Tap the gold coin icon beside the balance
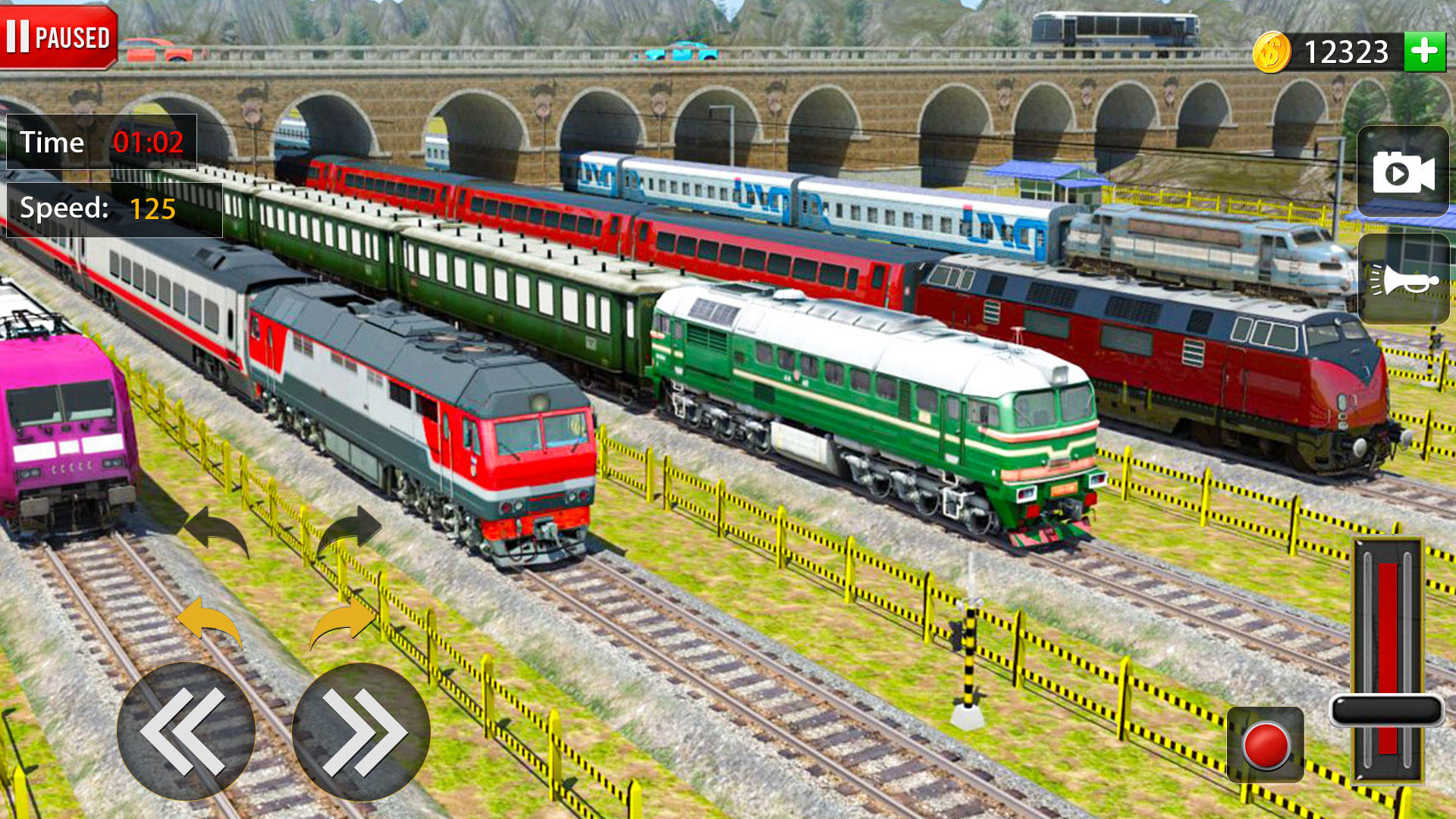 pos(1272,52)
